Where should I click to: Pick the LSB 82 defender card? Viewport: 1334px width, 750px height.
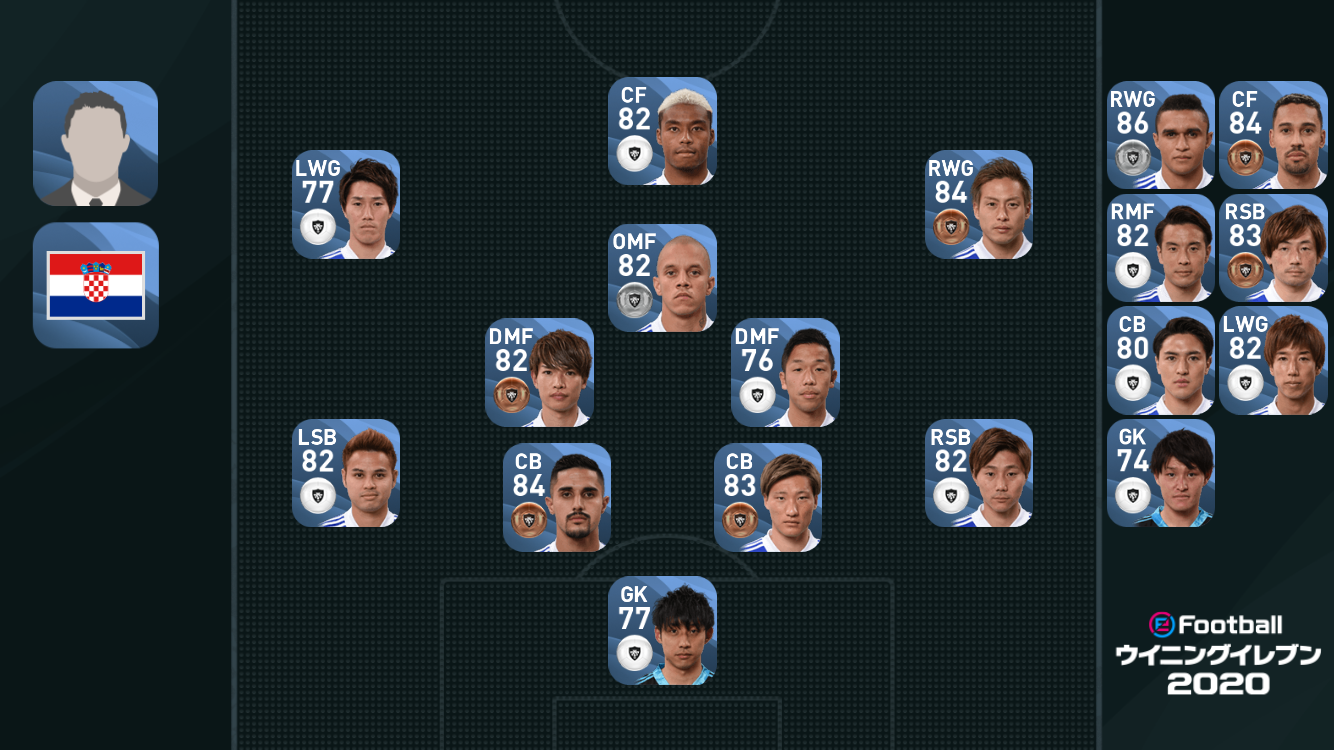pyautogui.click(x=346, y=473)
